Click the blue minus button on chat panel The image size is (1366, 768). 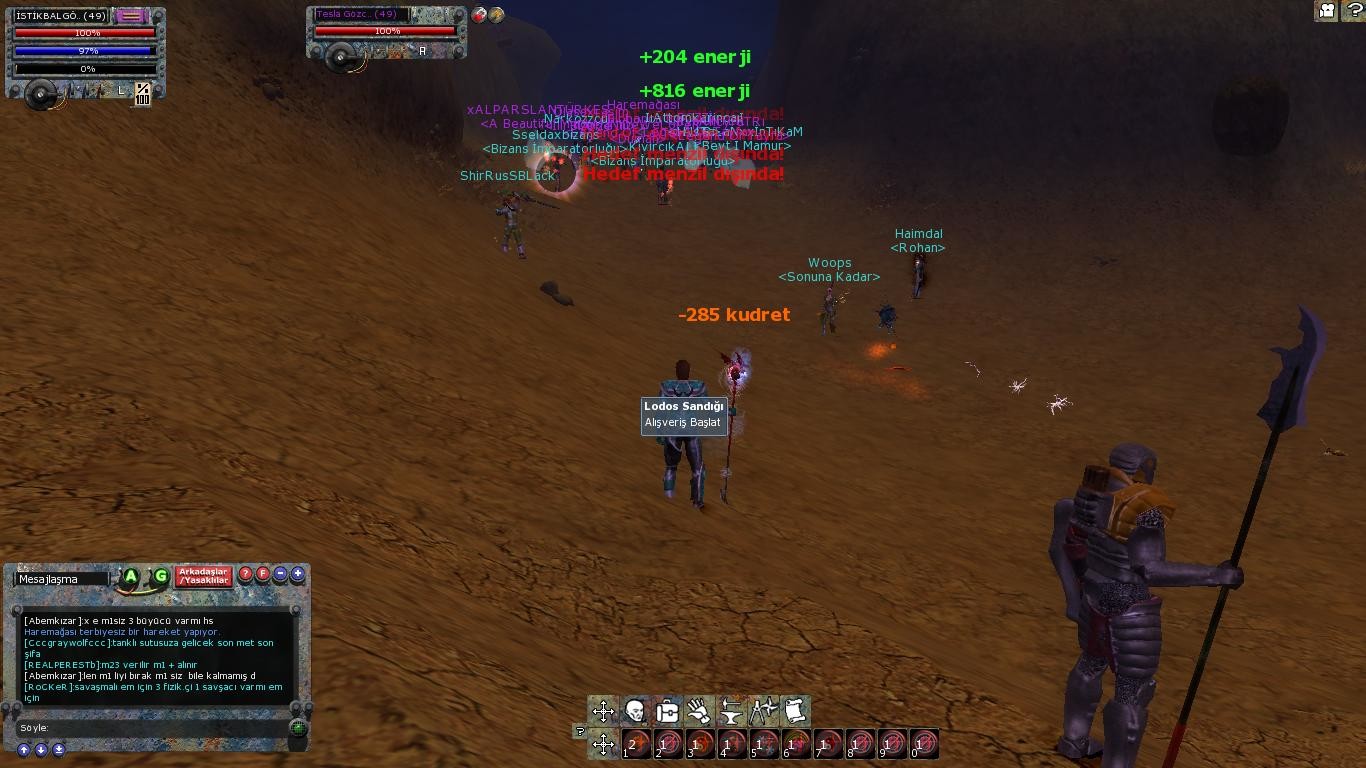click(x=280, y=574)
